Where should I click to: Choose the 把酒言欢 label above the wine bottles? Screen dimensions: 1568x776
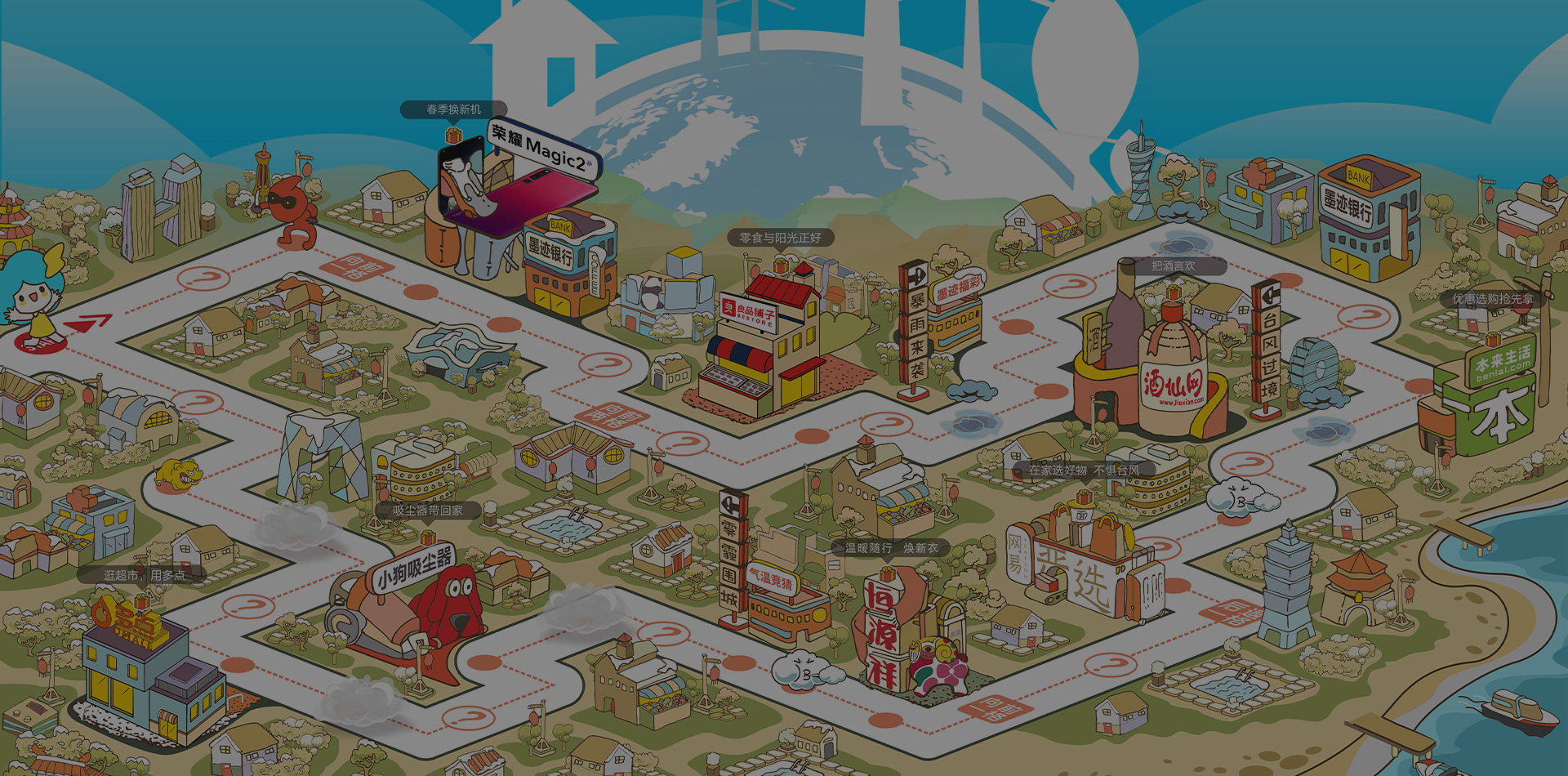tap(1173, 266)
